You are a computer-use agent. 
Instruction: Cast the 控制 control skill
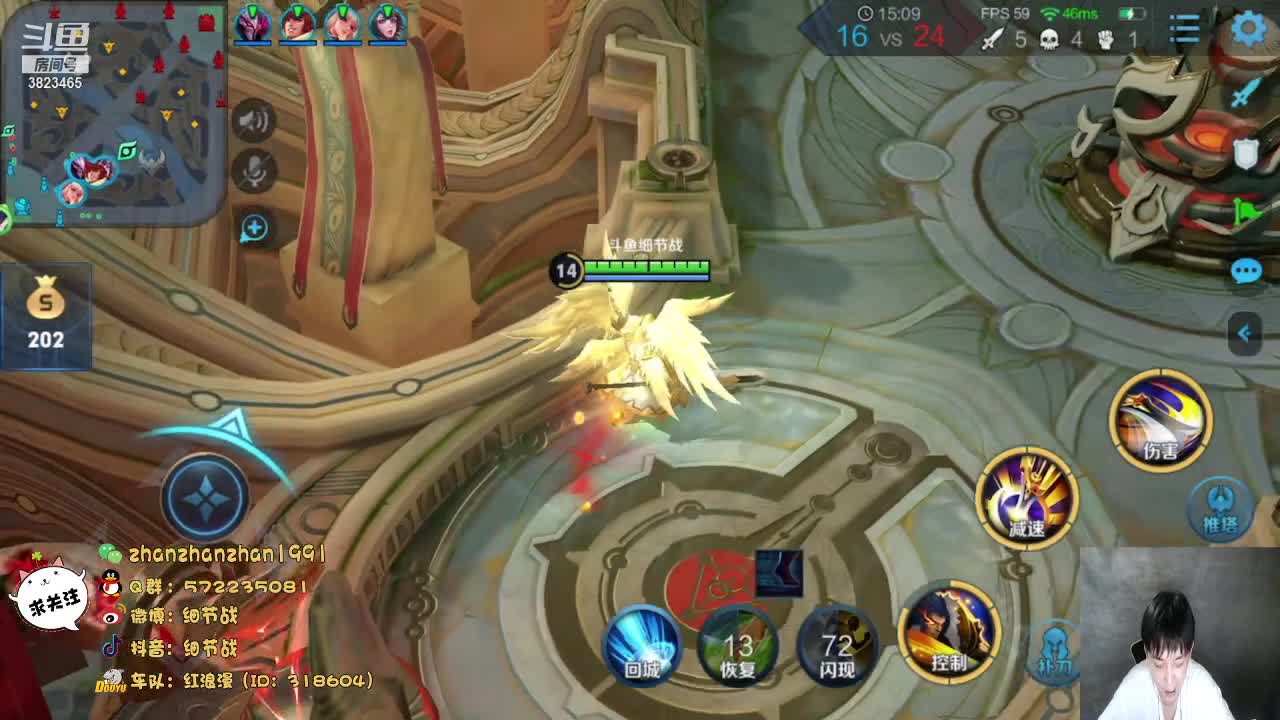950,632
